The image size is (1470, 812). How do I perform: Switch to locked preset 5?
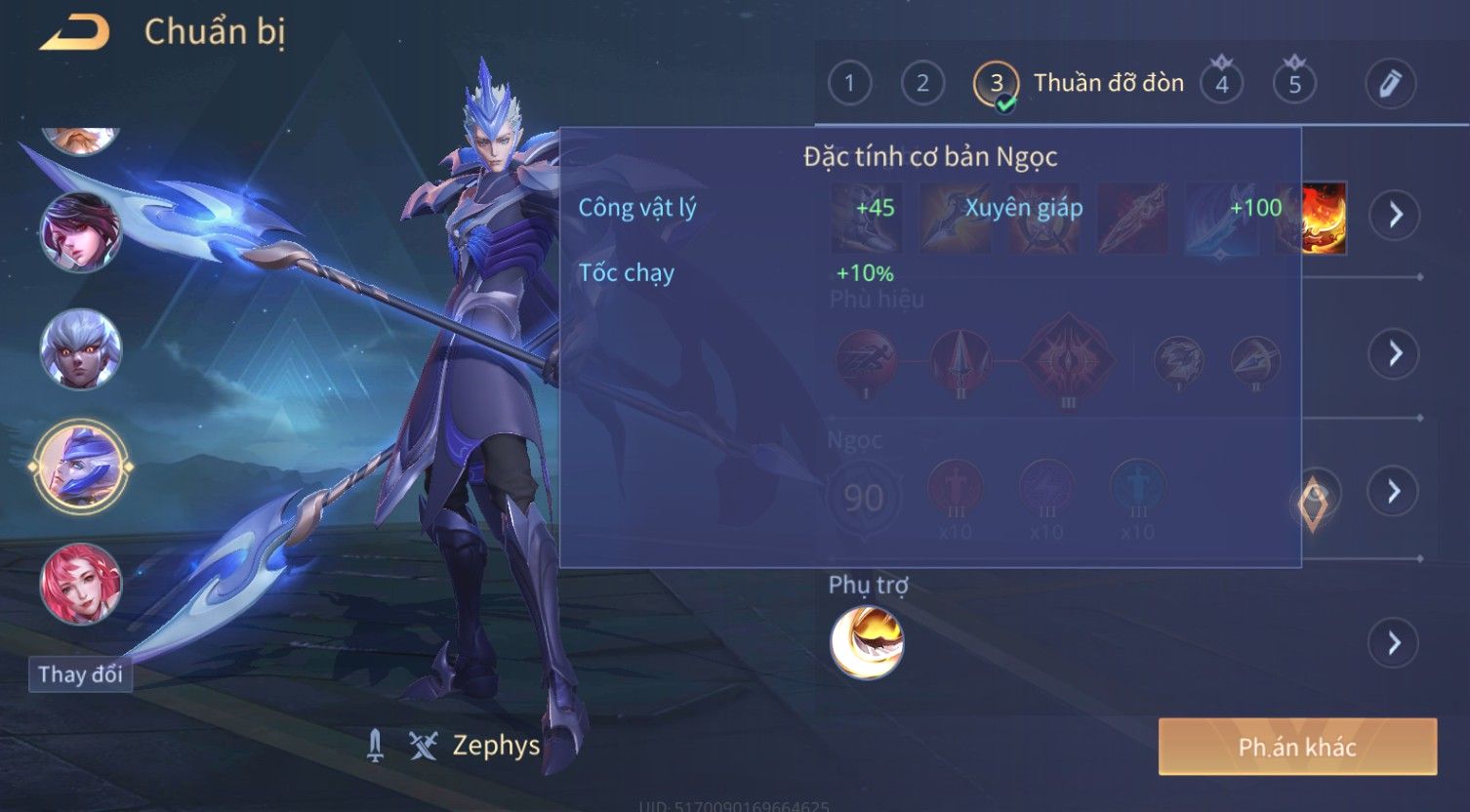coord(1294,84)
